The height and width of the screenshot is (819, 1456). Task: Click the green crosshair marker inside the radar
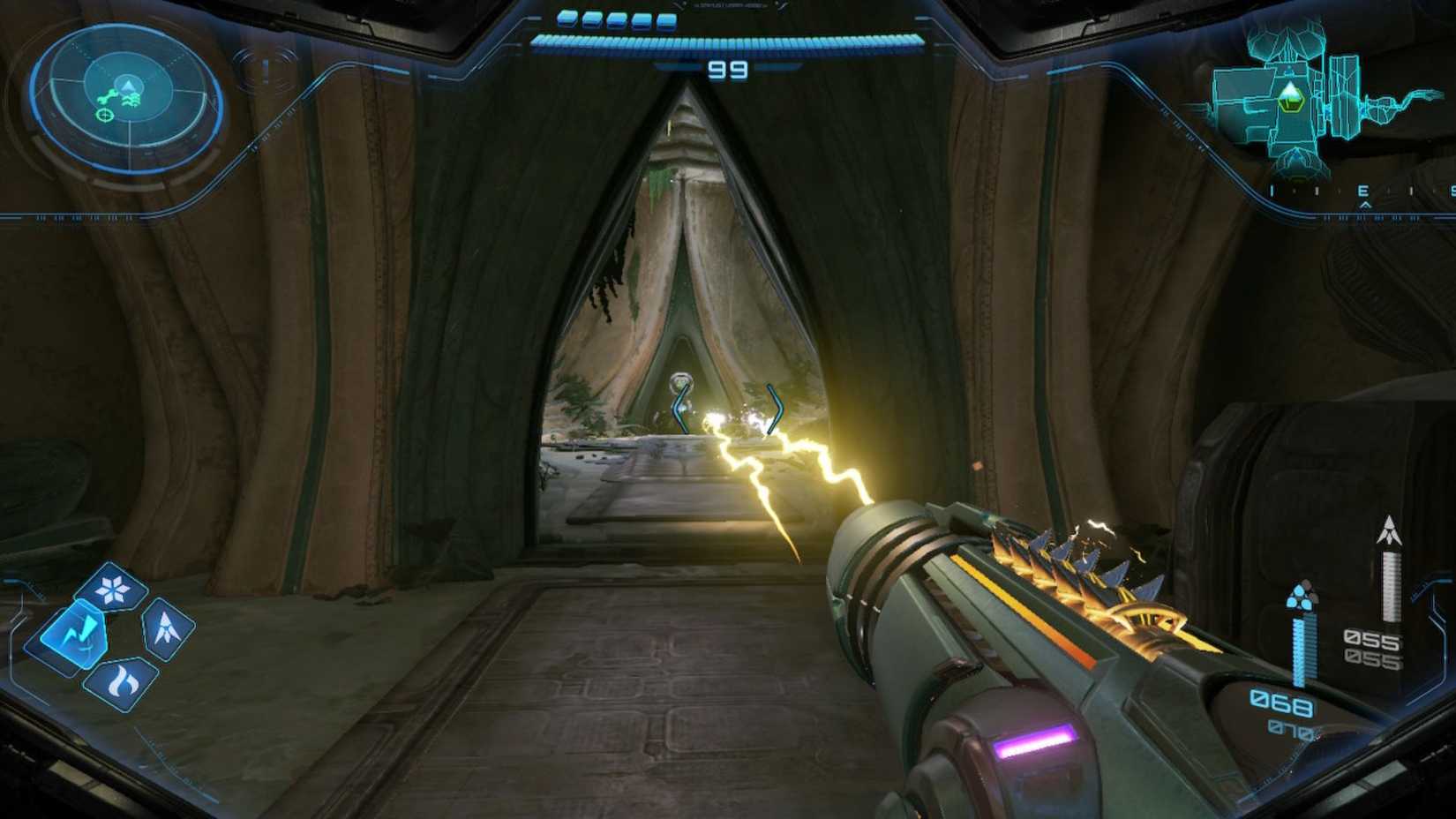pyautogui.click(x=105, y=116)
